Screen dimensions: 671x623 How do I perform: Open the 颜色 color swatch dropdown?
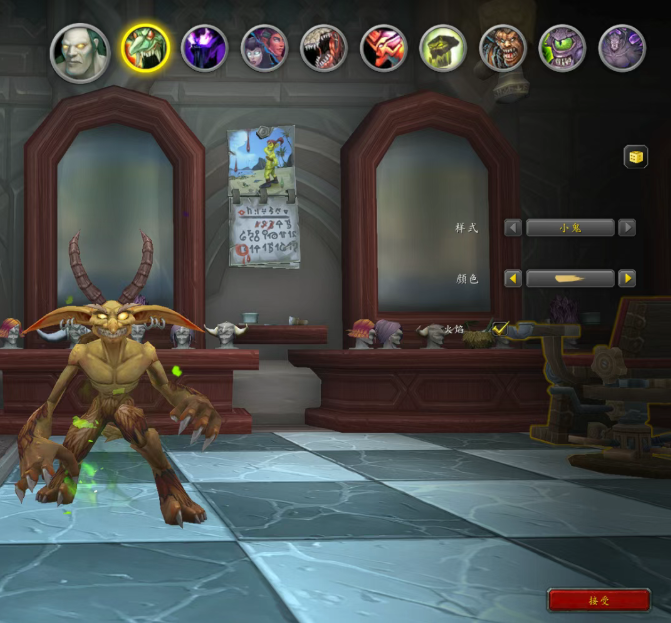pyautogui.click(x=570, y=278)
